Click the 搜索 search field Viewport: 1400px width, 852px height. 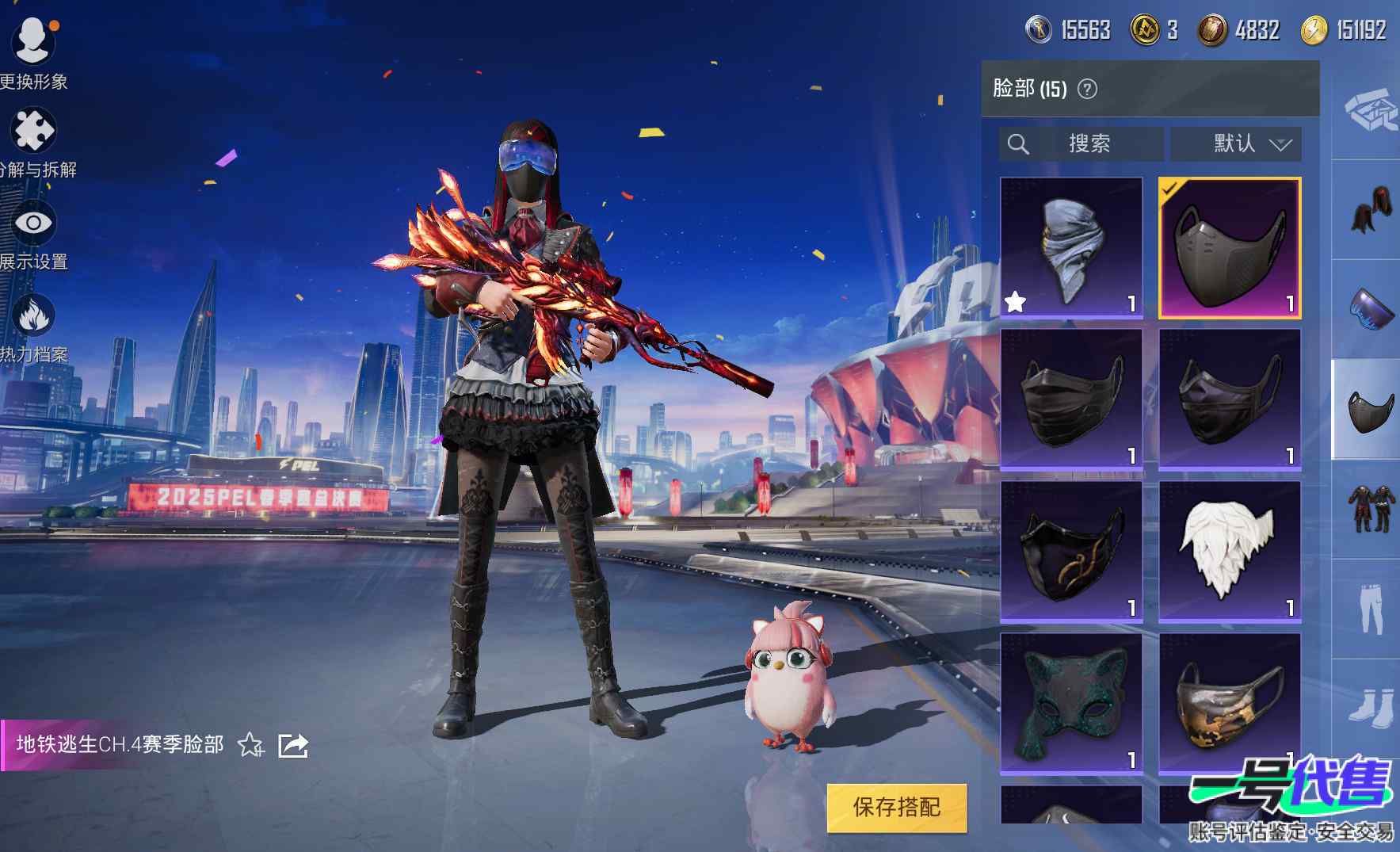[1089, 143]
